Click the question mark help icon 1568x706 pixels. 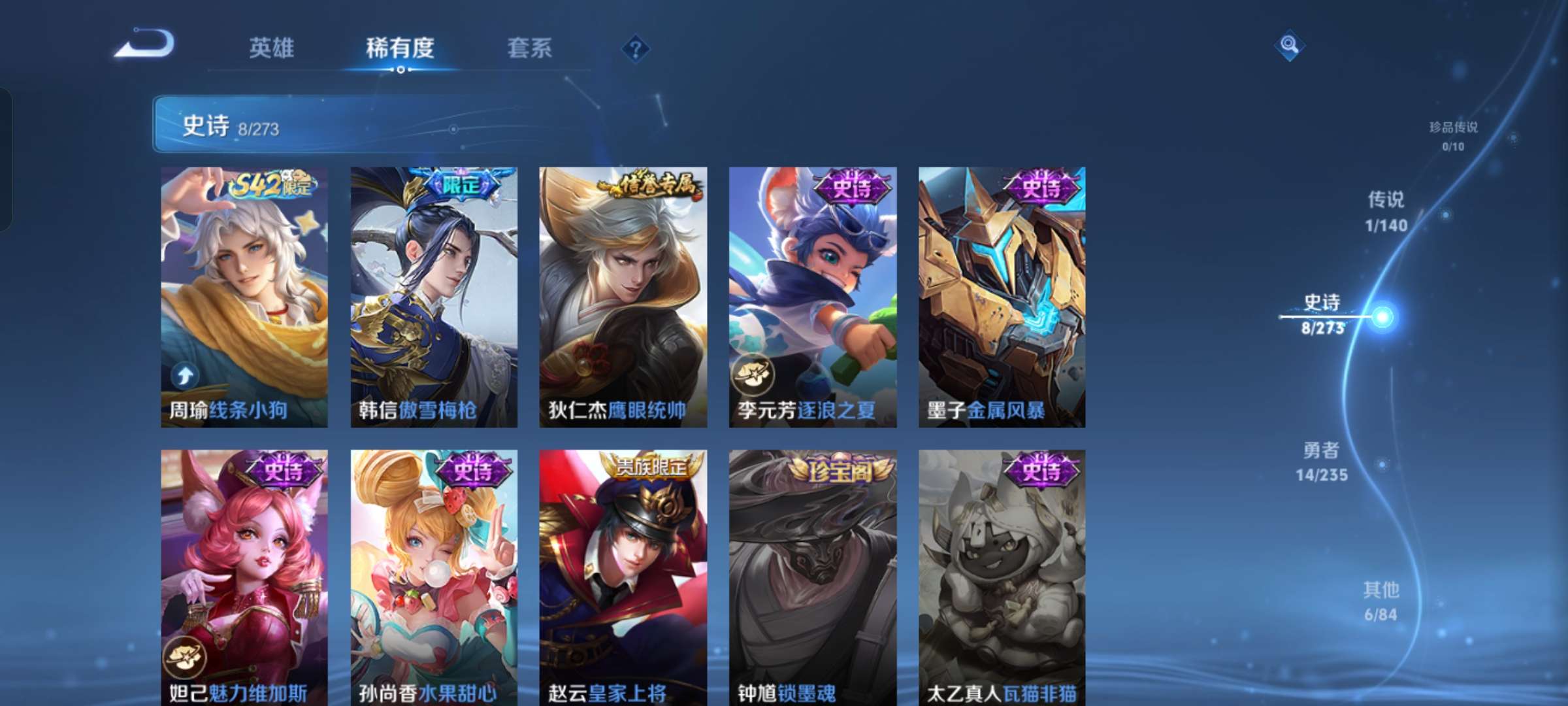coord(637,49)
